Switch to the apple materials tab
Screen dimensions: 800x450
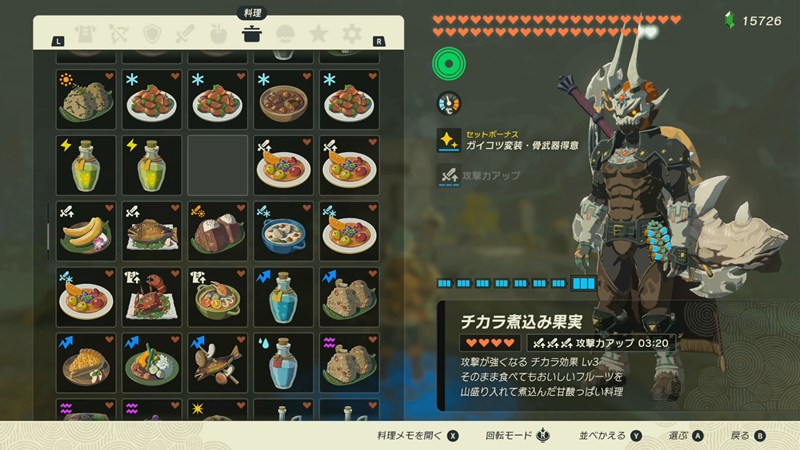[219, 35]
